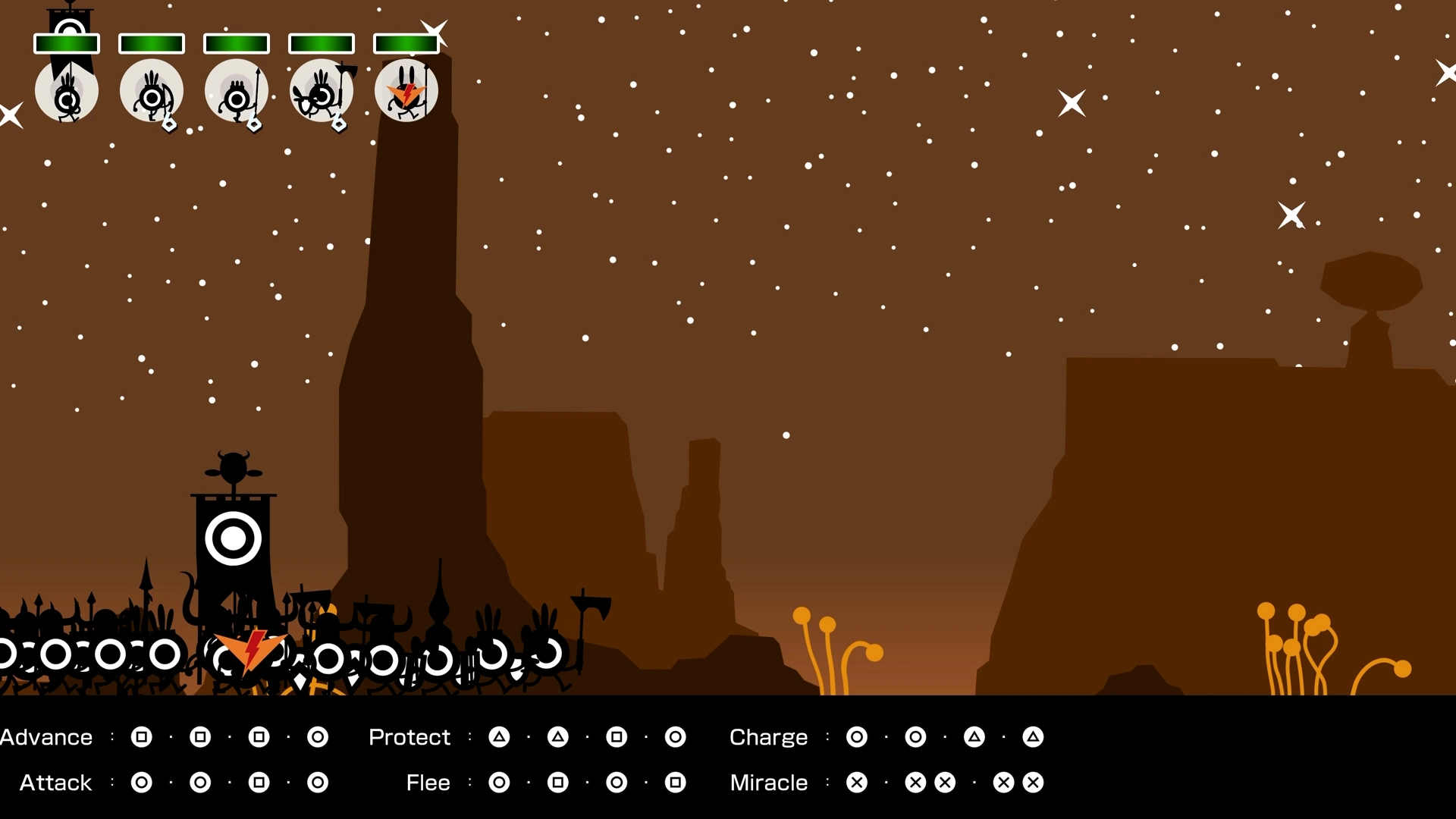Select the leftmost flag-bearer Patapon portrait

click(67, 91)
